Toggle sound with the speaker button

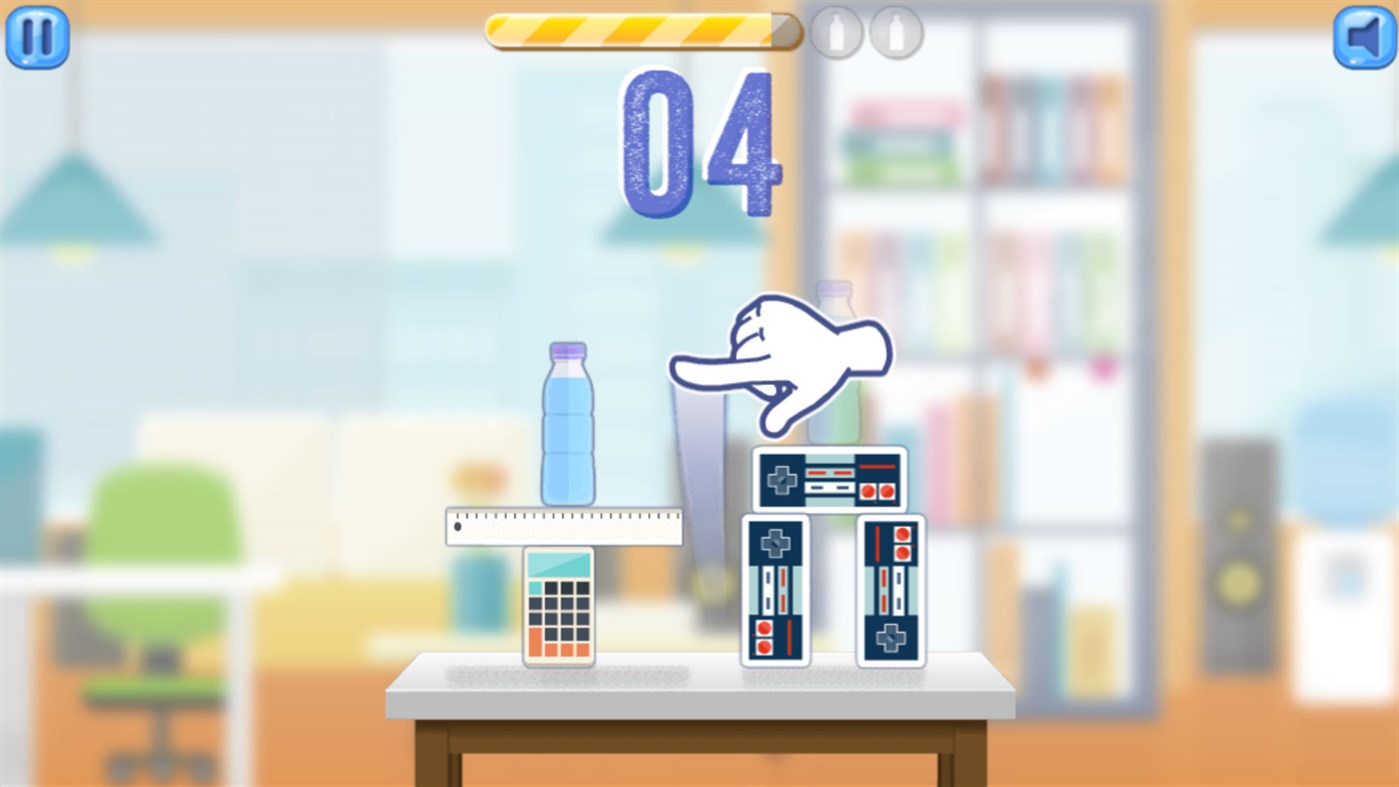(x=1362, y=36)
